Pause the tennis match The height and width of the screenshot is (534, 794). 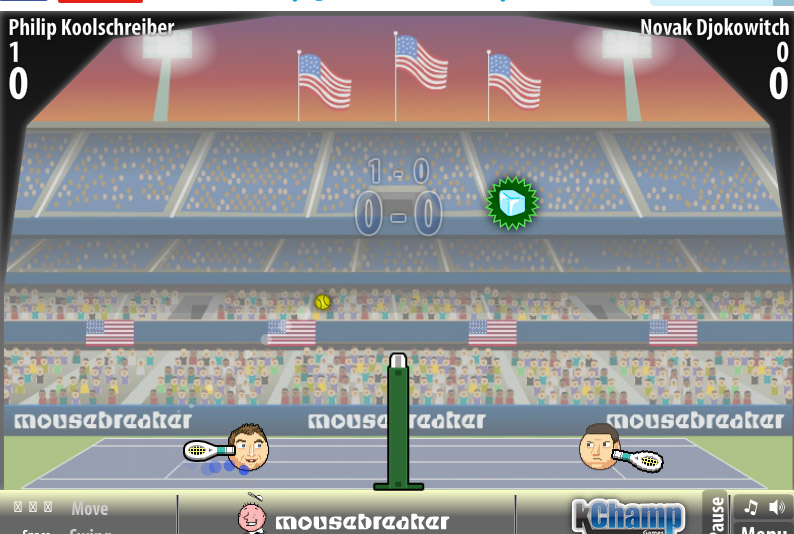(x=715, y=515)
